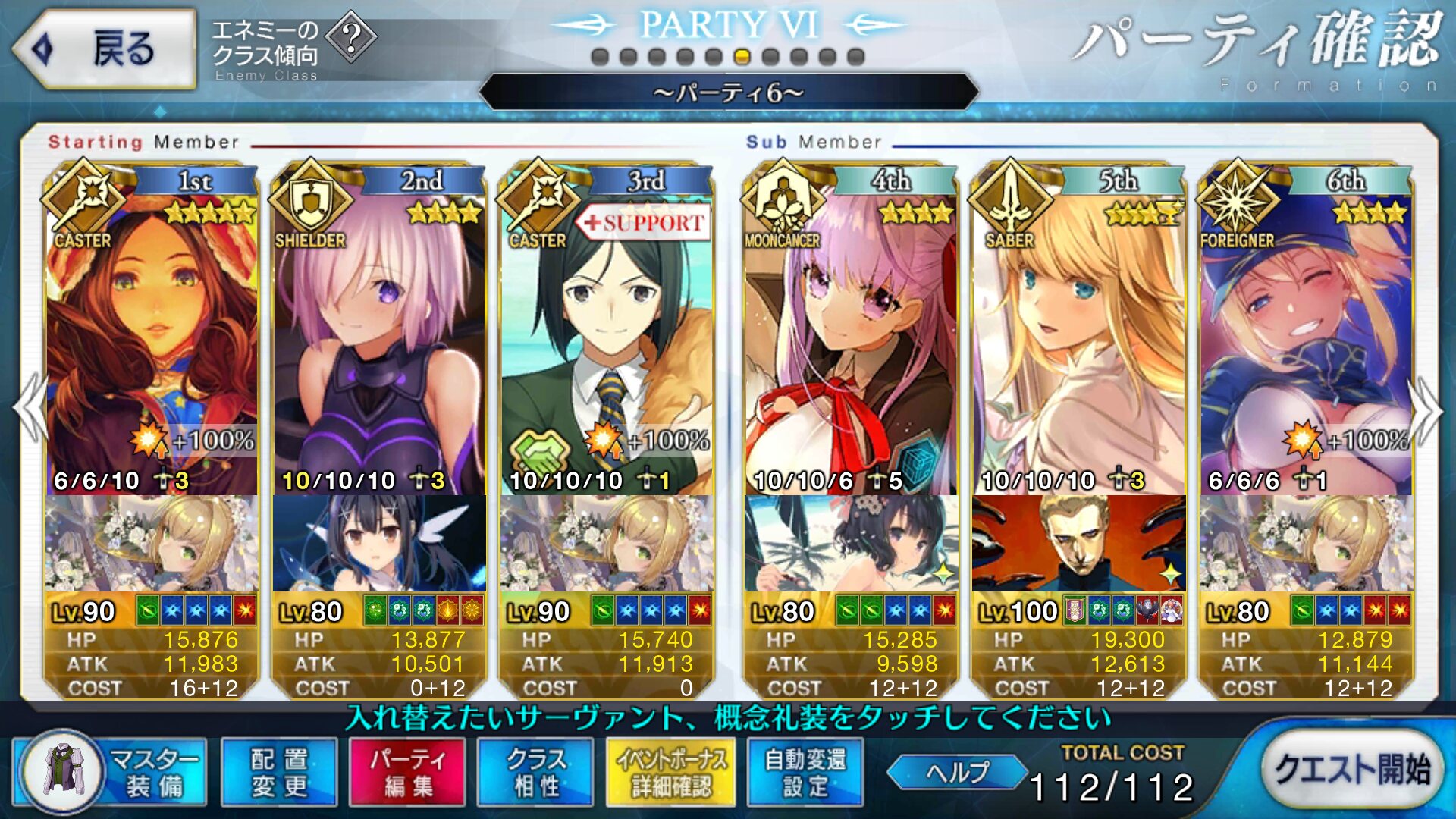1456x819 pixels.
Task: Open the 配置変更 formation change button
Action: pos(279,772)
